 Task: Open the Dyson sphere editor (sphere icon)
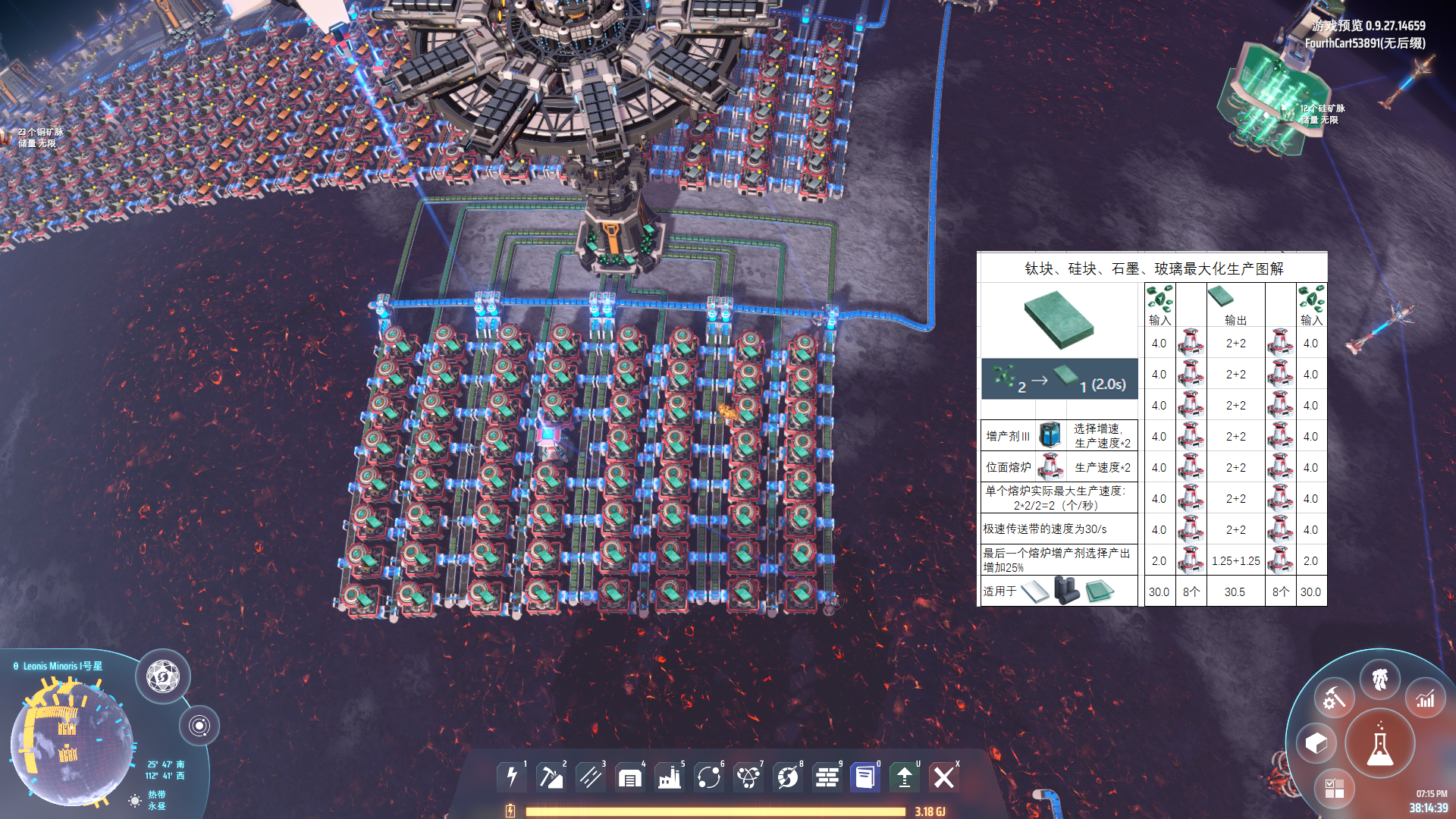pyautogui.click(x=162, y=677)
